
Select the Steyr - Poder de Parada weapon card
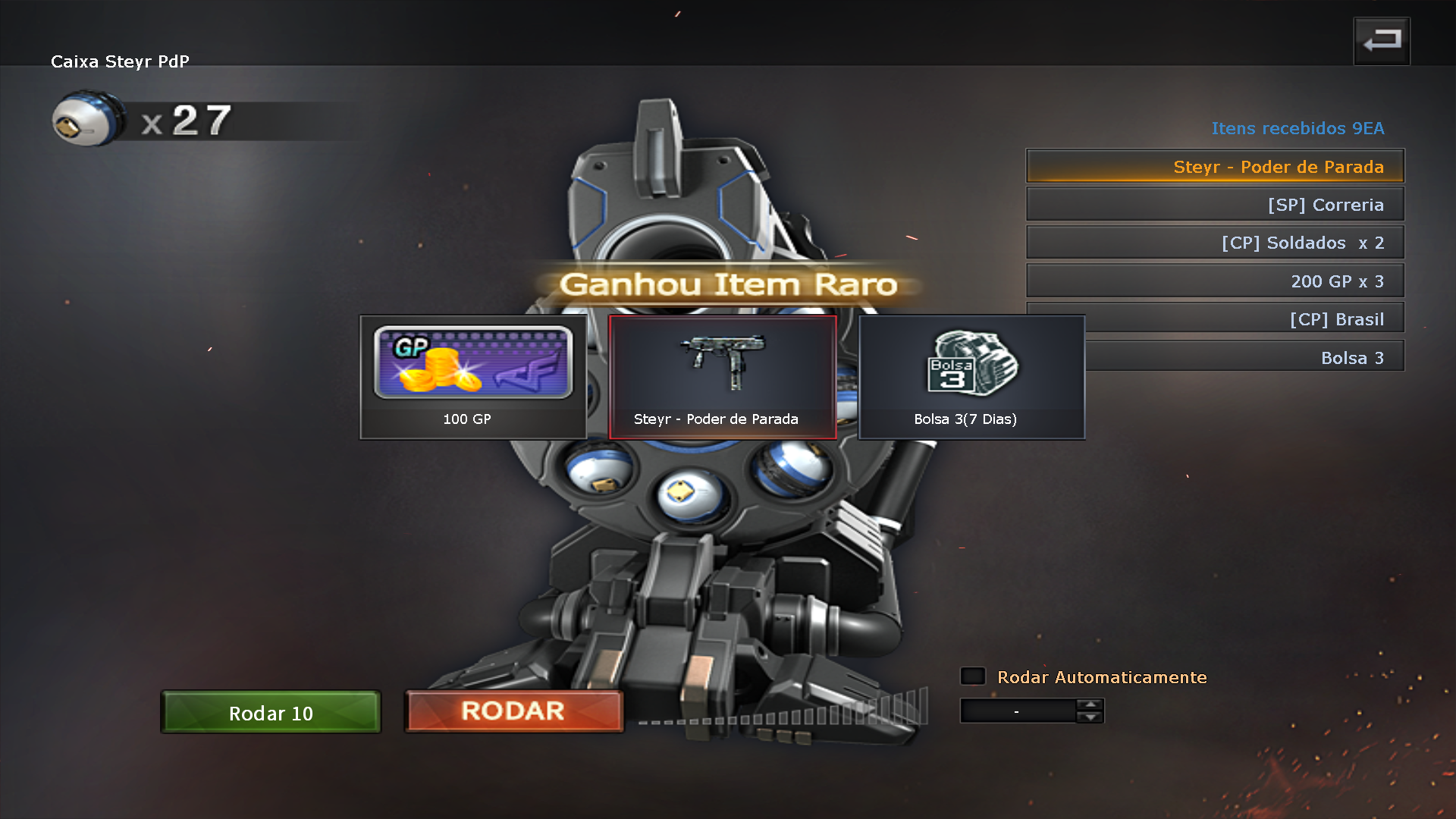[722, 377]
